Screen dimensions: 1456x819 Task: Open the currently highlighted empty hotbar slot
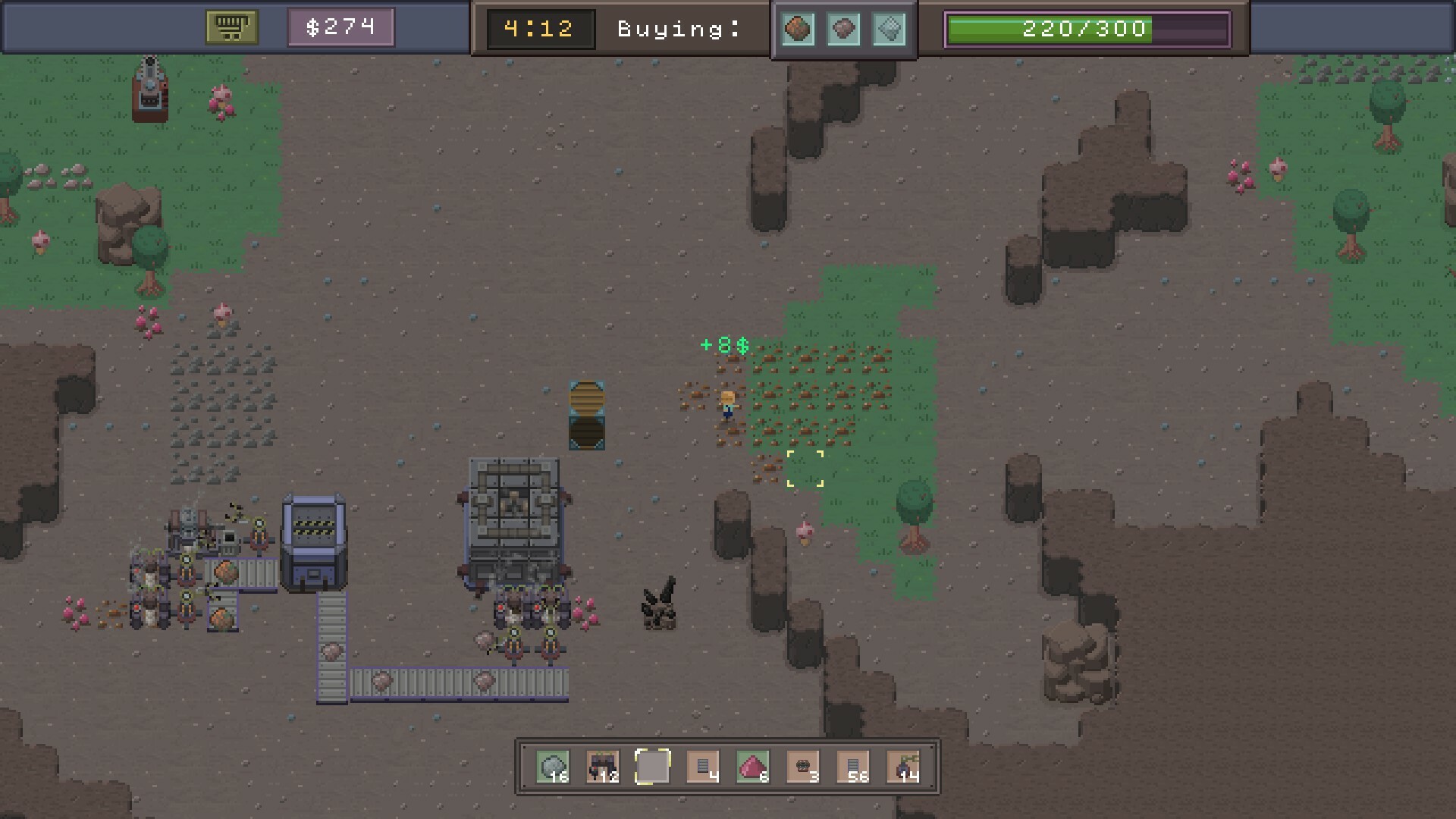tap(654, 767)
